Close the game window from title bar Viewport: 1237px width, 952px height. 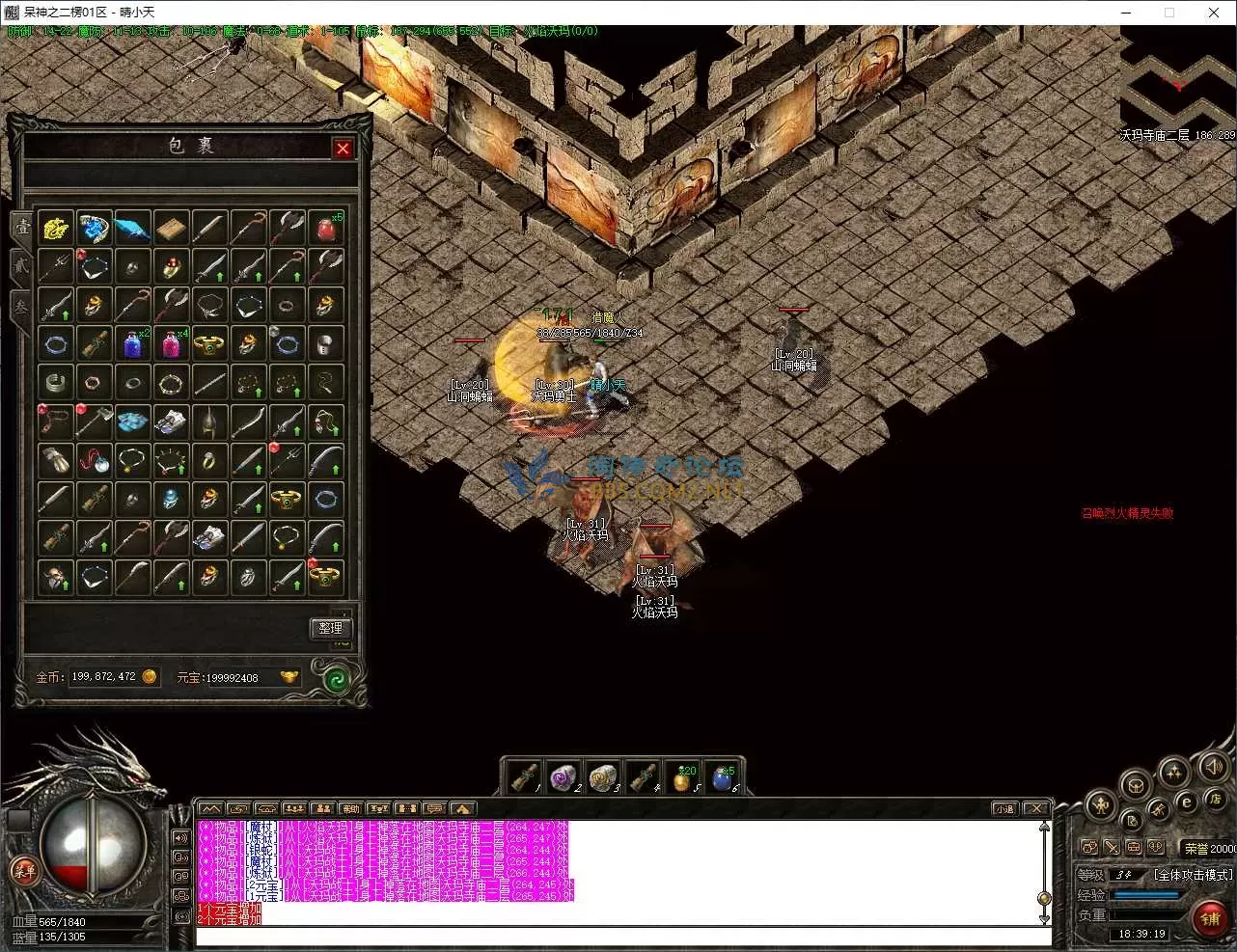coord(1214,13)
